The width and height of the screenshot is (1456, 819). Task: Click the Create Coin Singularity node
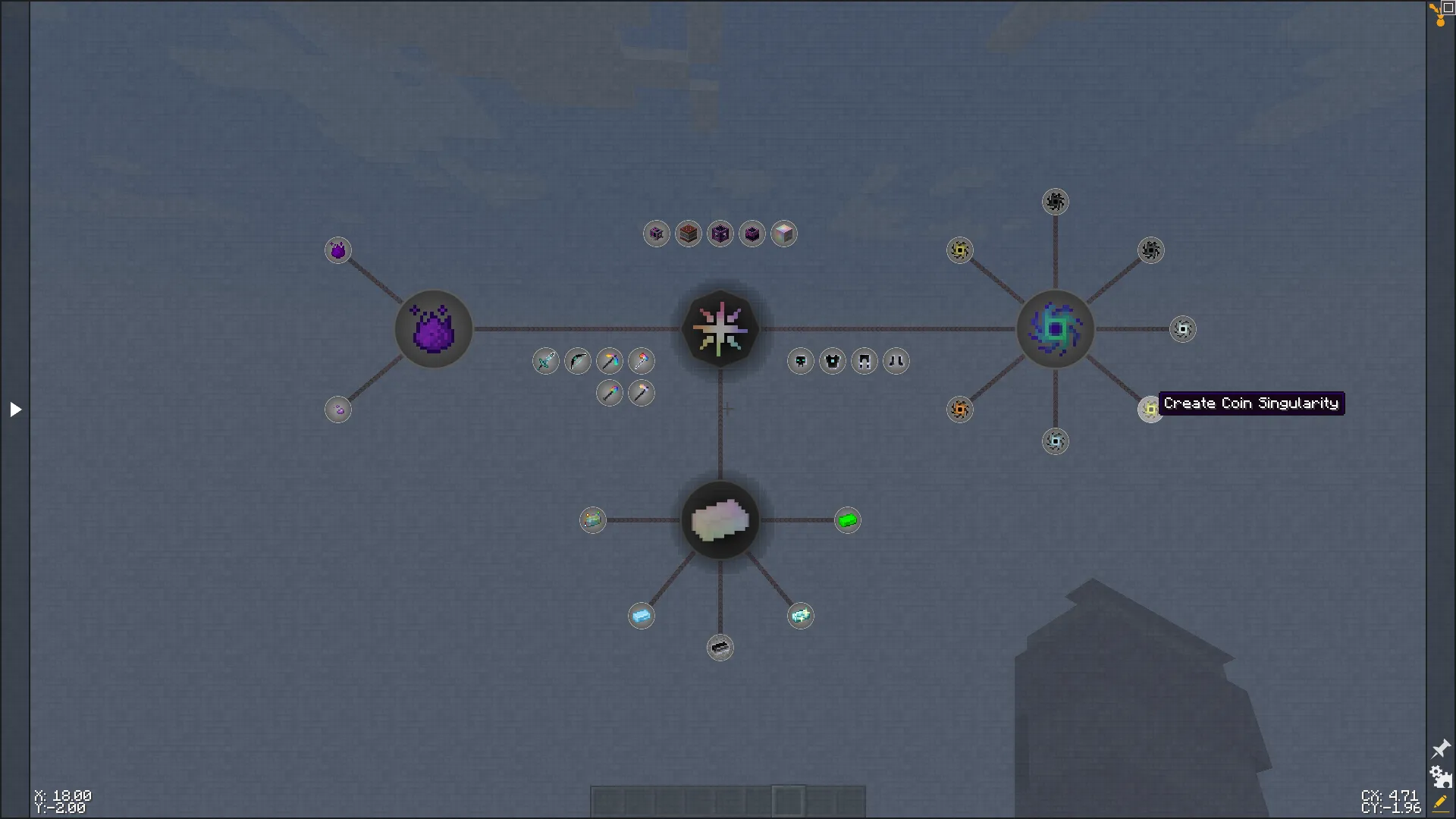[1150, 409]
